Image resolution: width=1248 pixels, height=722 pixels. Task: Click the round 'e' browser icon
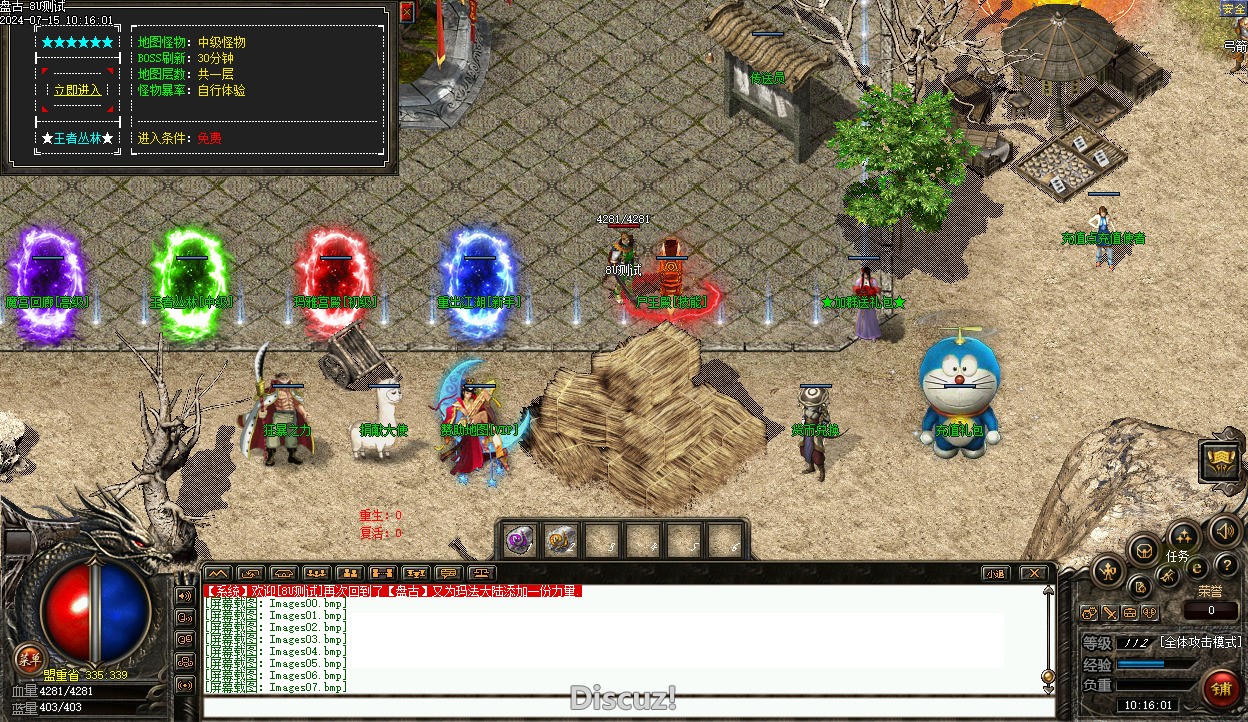pos(1197,568)
